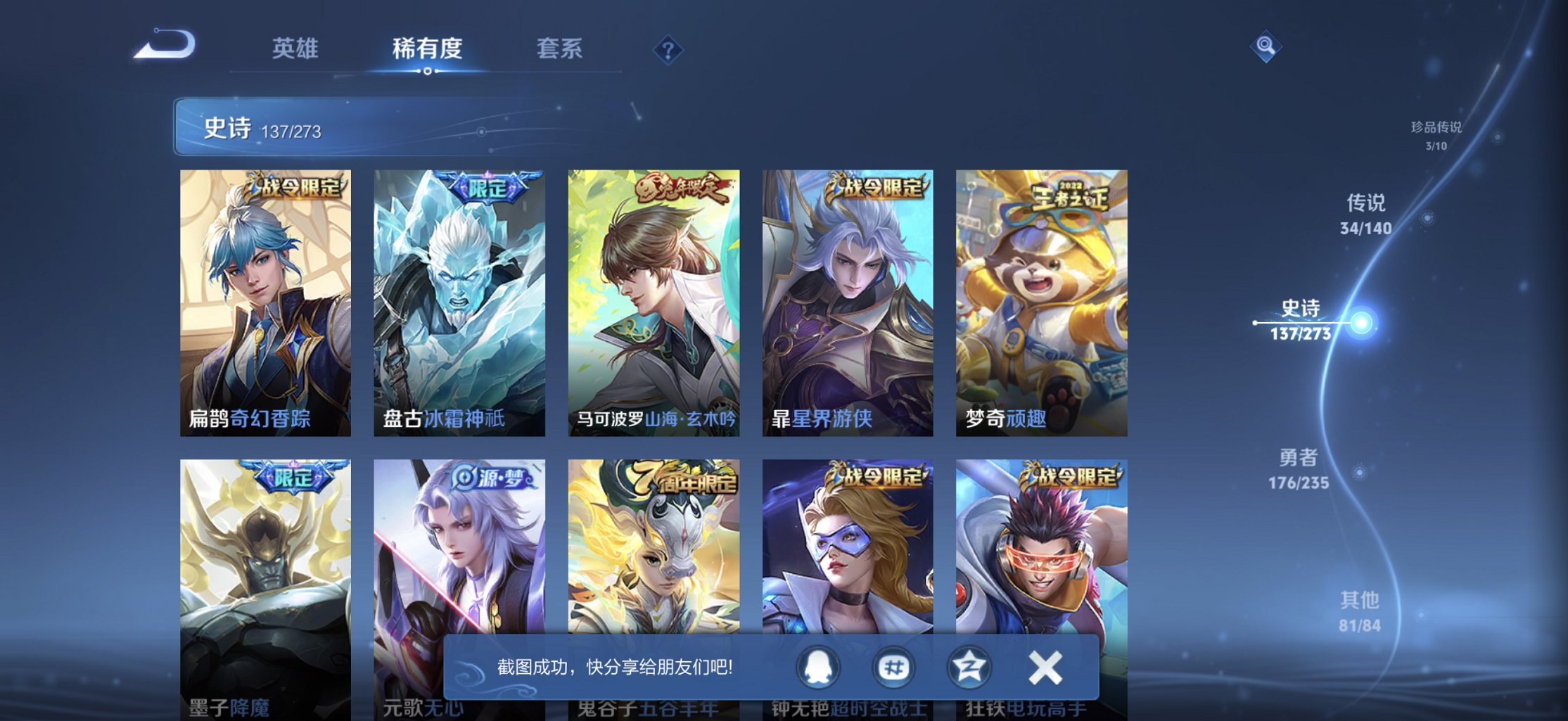Click the question mark help icon
Image resolution: width=1568 pixels, height=721 pixels.
[x=668, y=50]
